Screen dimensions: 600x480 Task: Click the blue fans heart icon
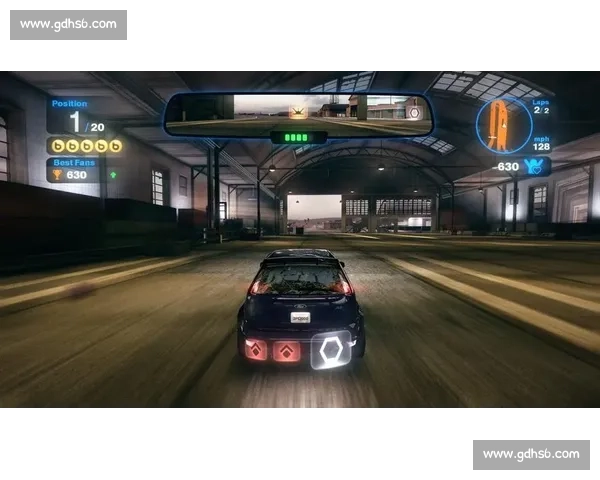pos(535,166)
